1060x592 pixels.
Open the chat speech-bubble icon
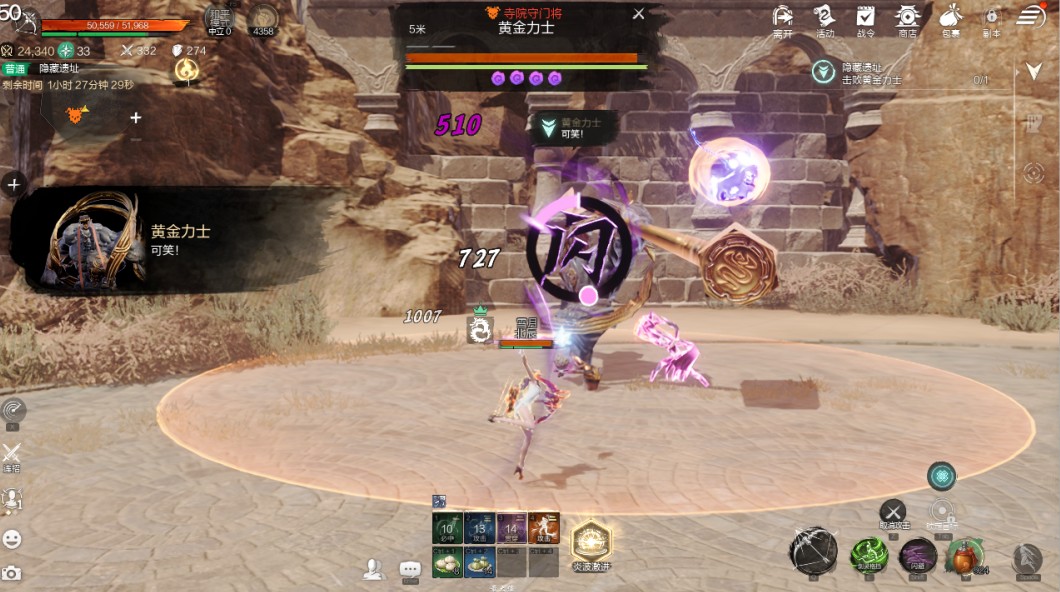(410, 569)
